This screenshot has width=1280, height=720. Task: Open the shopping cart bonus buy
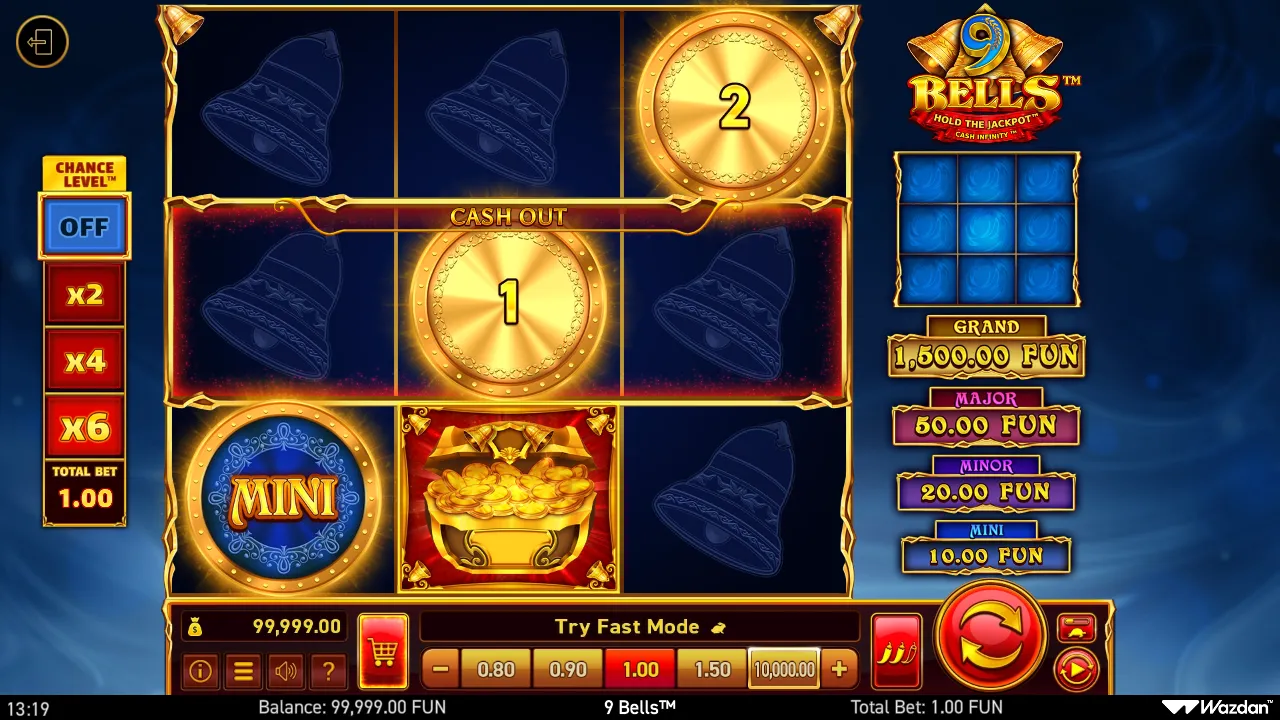click(x=383, y=652)
